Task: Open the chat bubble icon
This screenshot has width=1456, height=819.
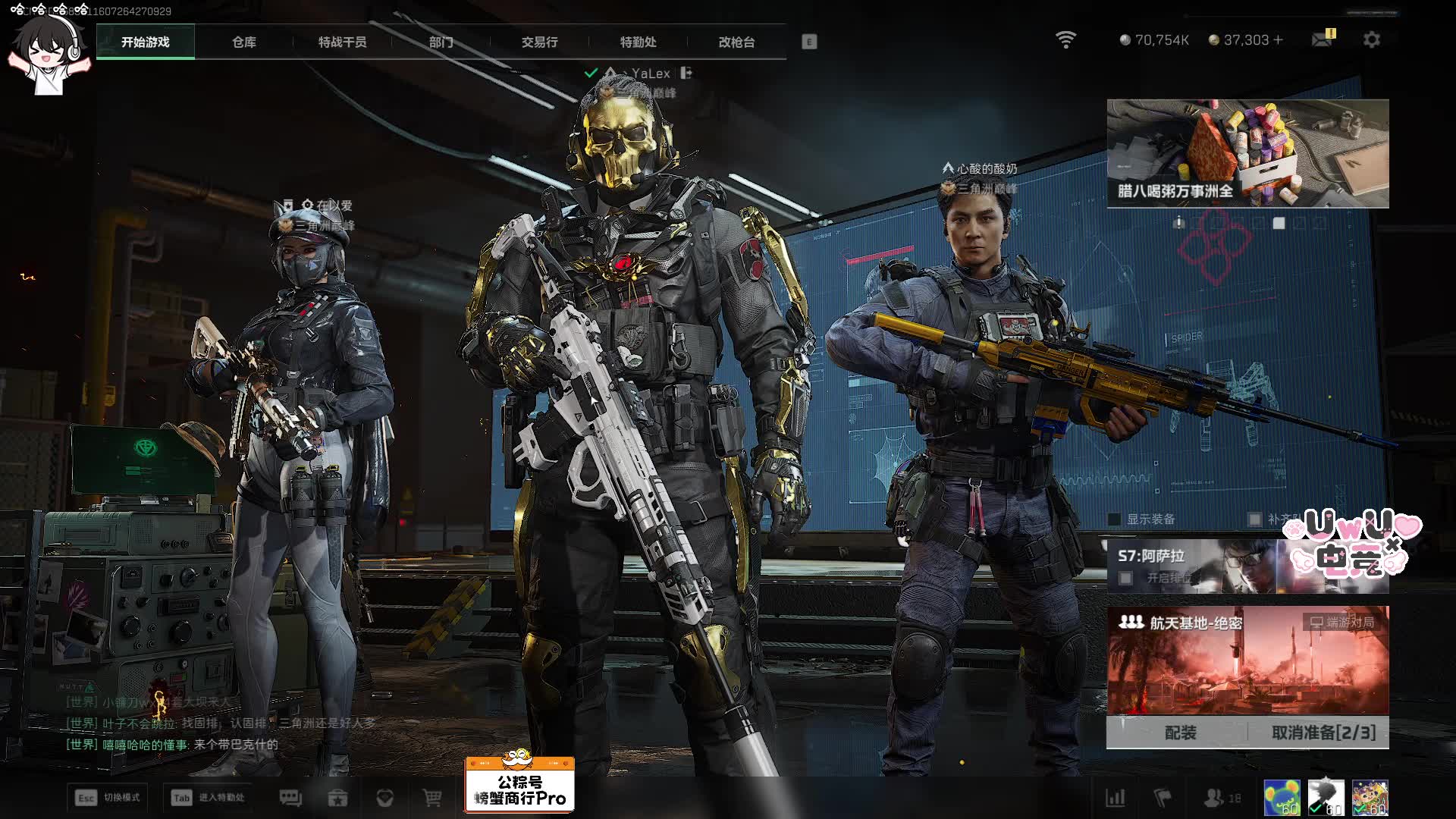Action: (x=290, y=798)
